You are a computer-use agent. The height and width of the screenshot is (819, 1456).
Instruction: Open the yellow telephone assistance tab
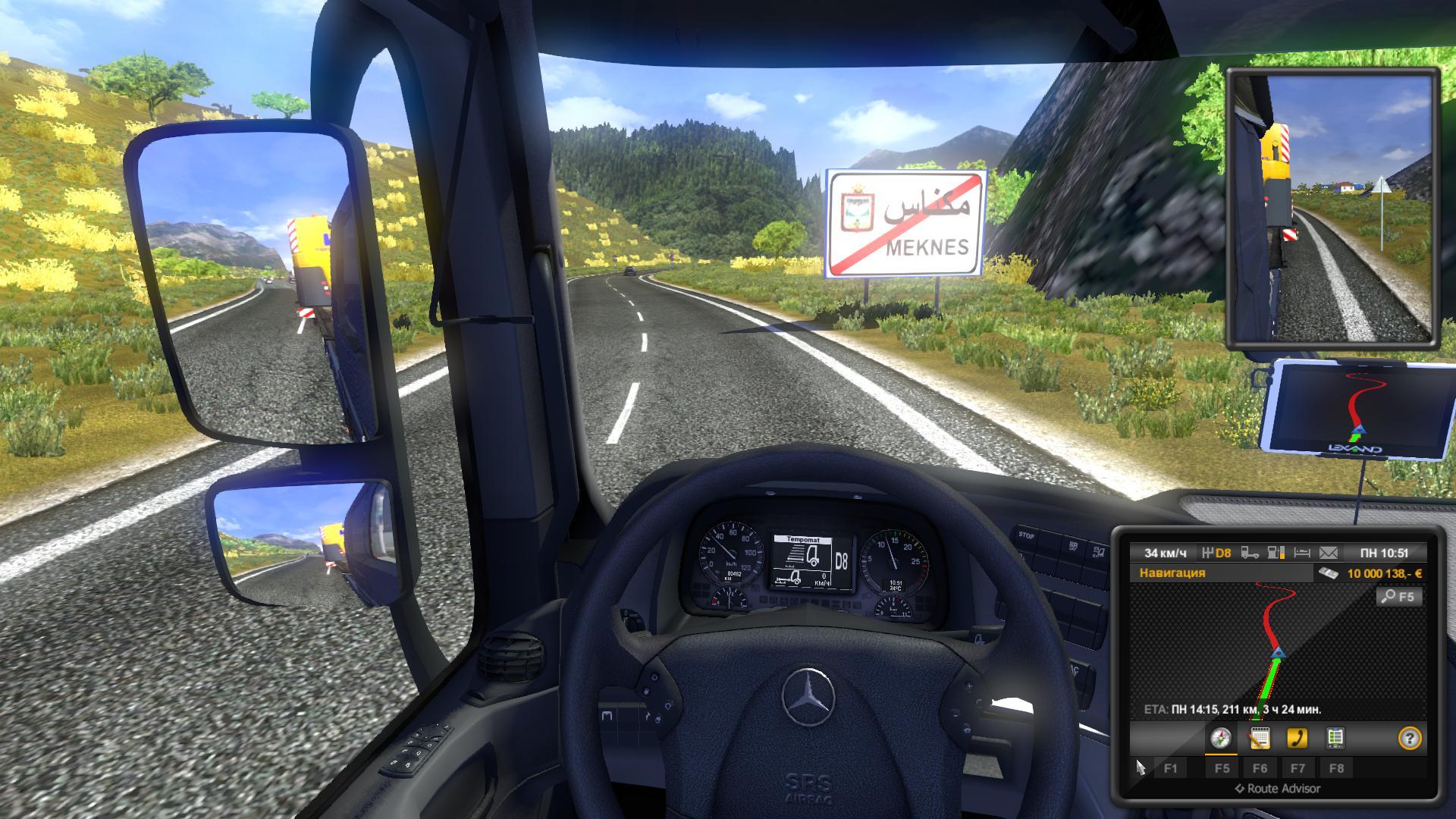click(x=1298, y=738)
